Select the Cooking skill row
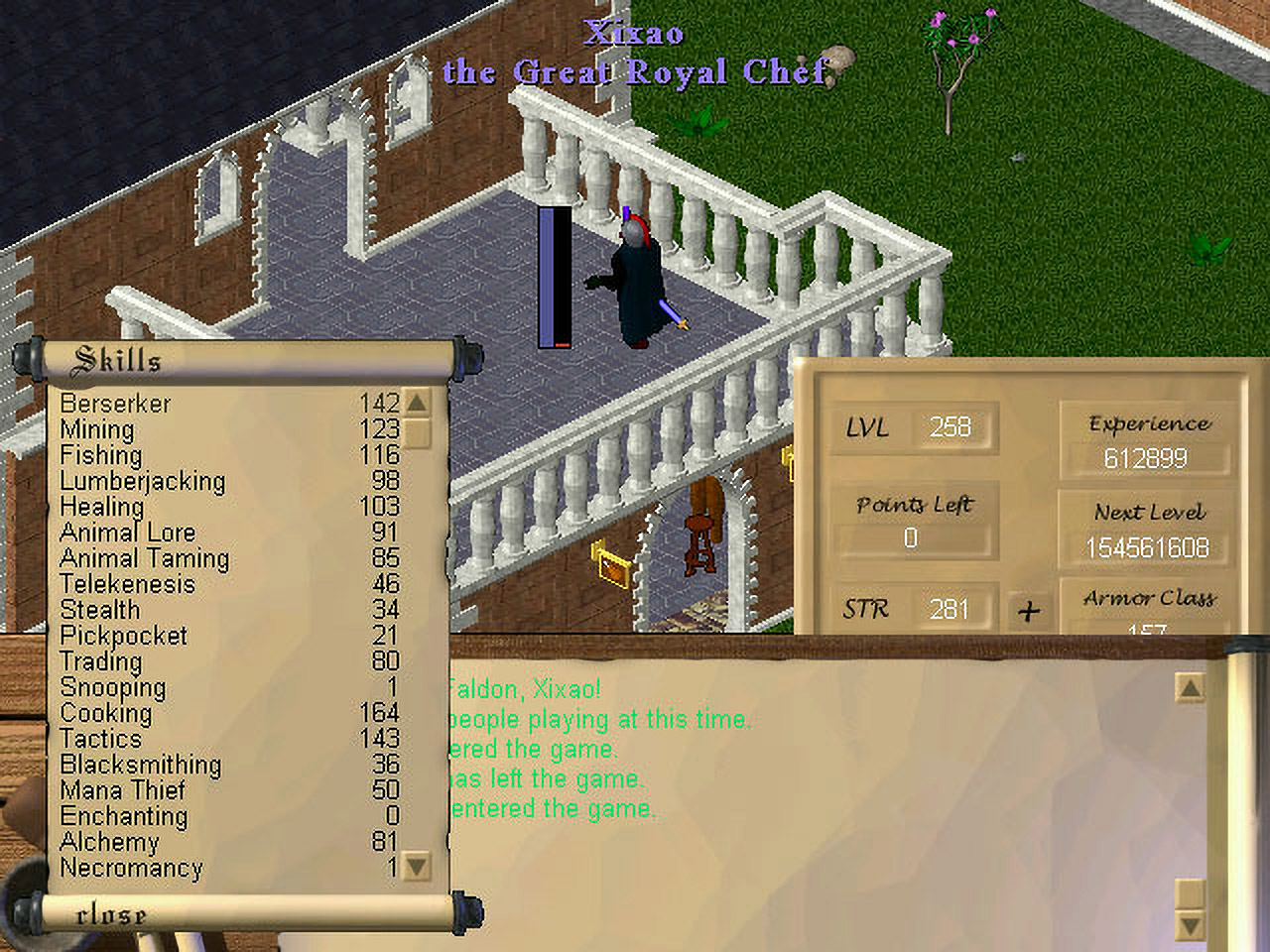The width and height of the screenshot is (1270, 952). [x=106, y=713]
